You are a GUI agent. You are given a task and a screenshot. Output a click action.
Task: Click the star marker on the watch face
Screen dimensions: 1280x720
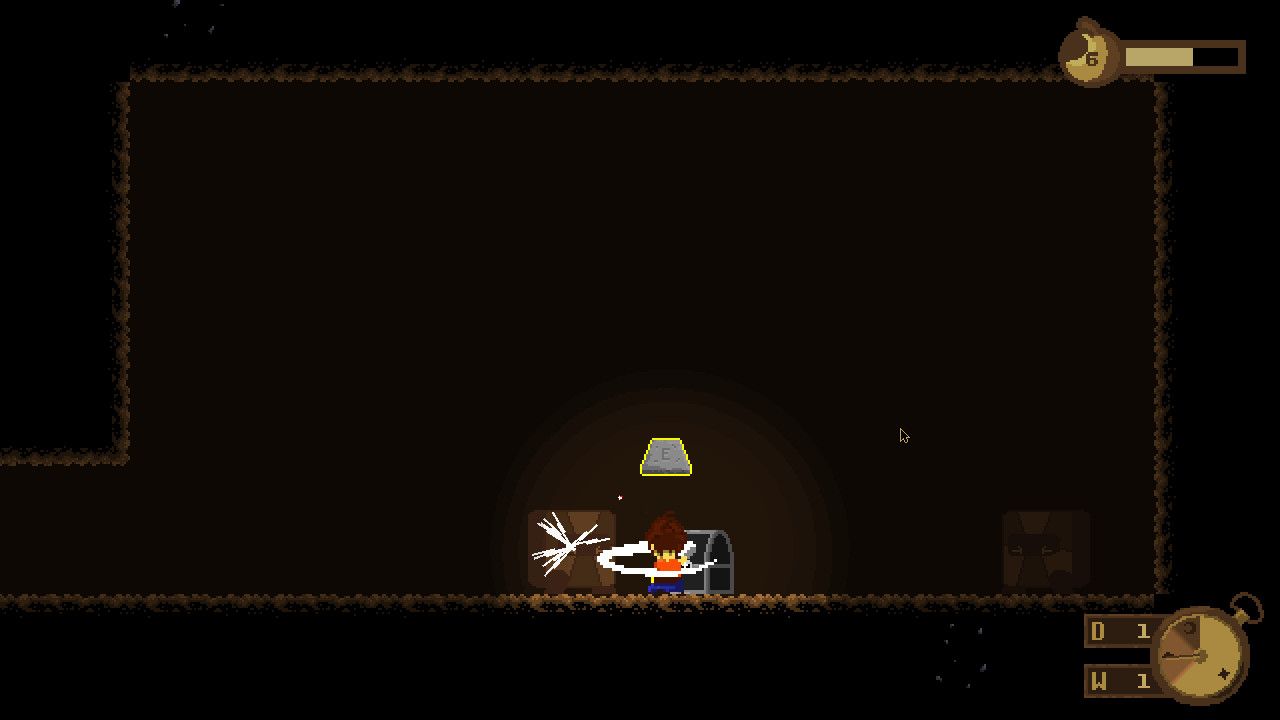[x=1224, y=673]
